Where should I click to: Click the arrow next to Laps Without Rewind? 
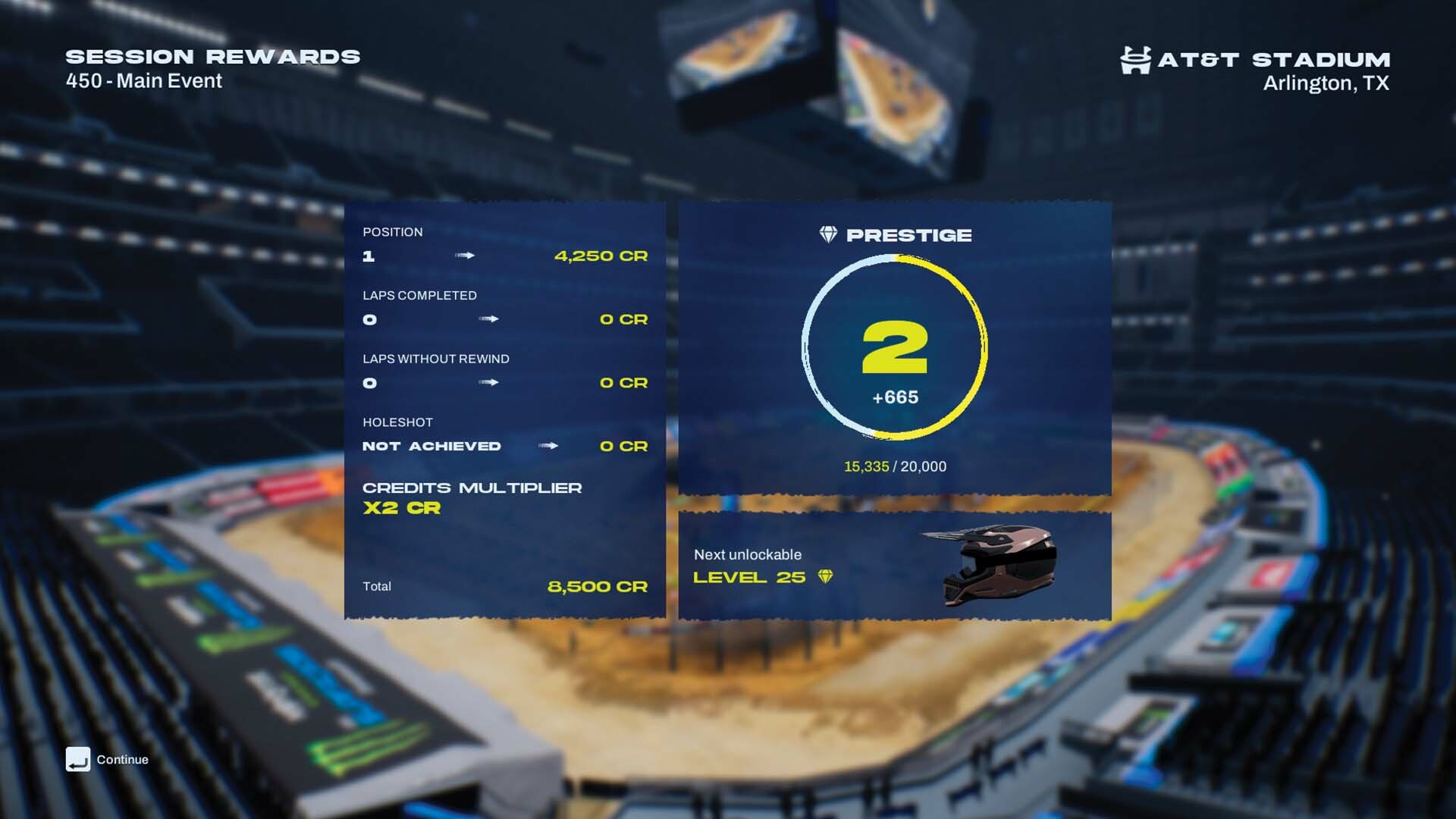489,383
